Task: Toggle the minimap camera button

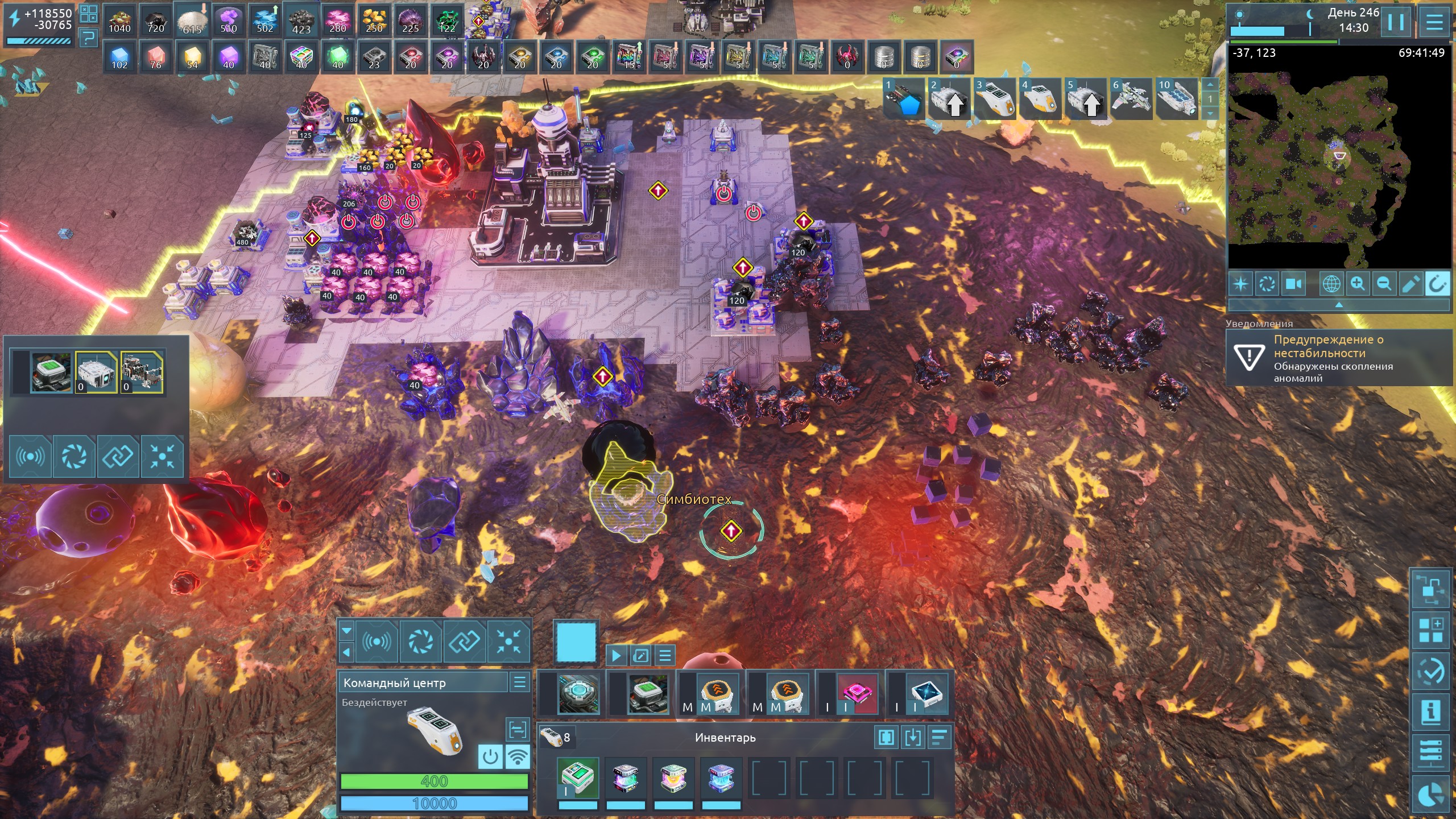Action: coord(1294,284)
